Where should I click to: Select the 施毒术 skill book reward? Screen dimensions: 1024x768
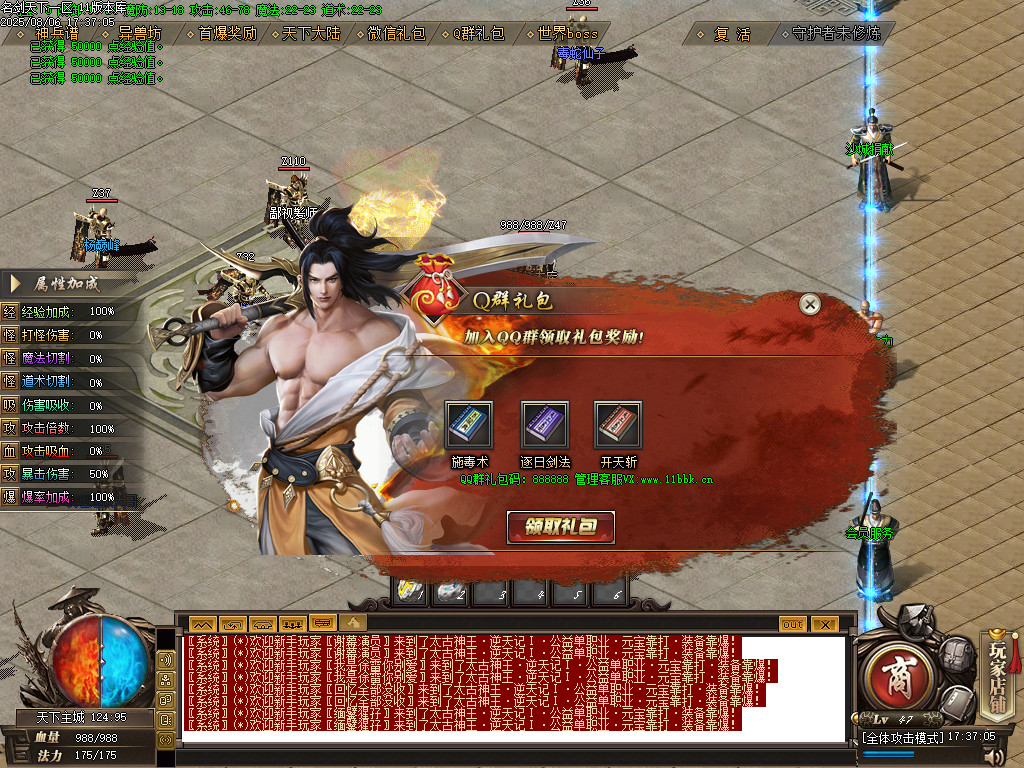click(469, 426)
